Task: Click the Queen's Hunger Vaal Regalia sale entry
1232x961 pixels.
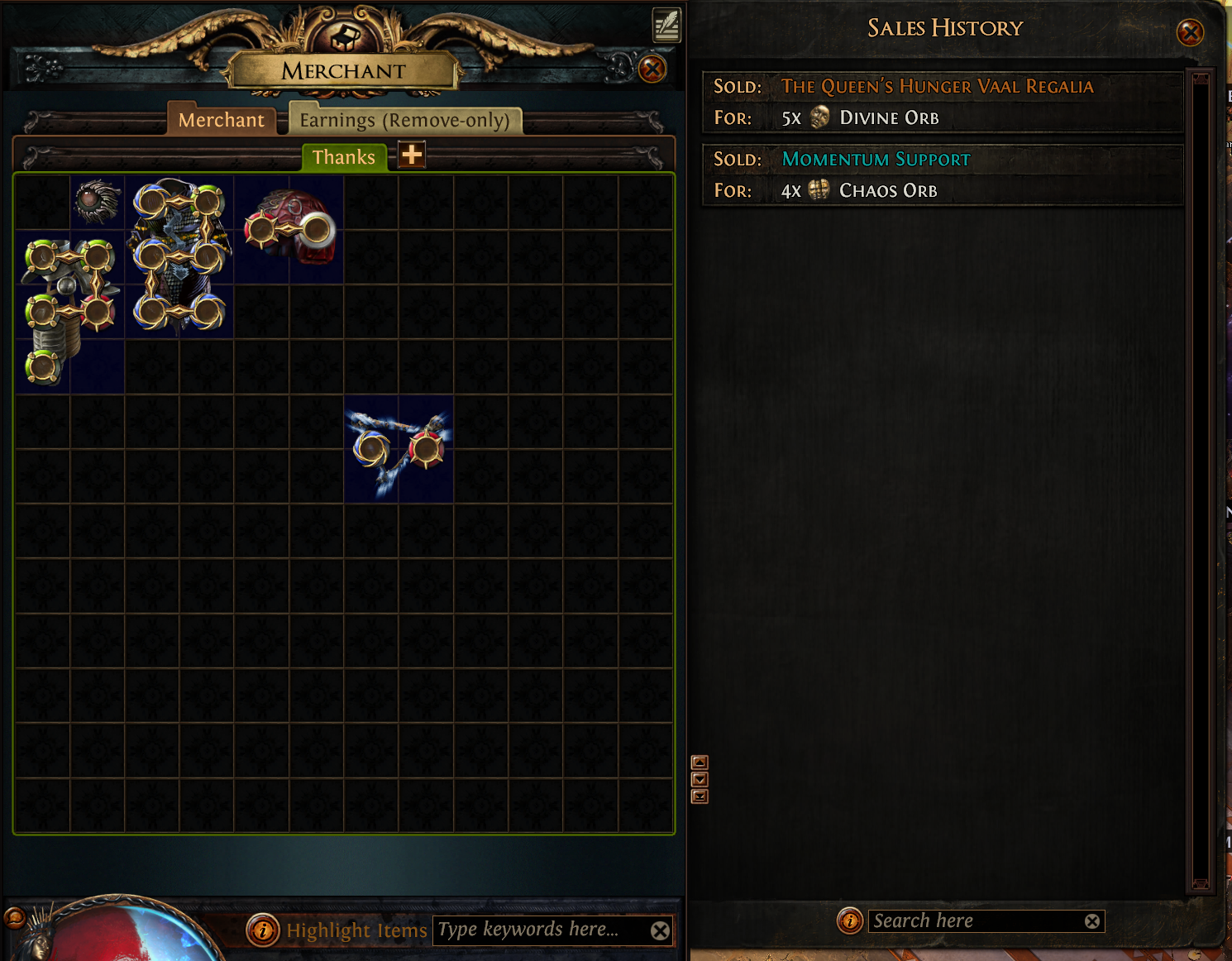Action: (943, 103)
